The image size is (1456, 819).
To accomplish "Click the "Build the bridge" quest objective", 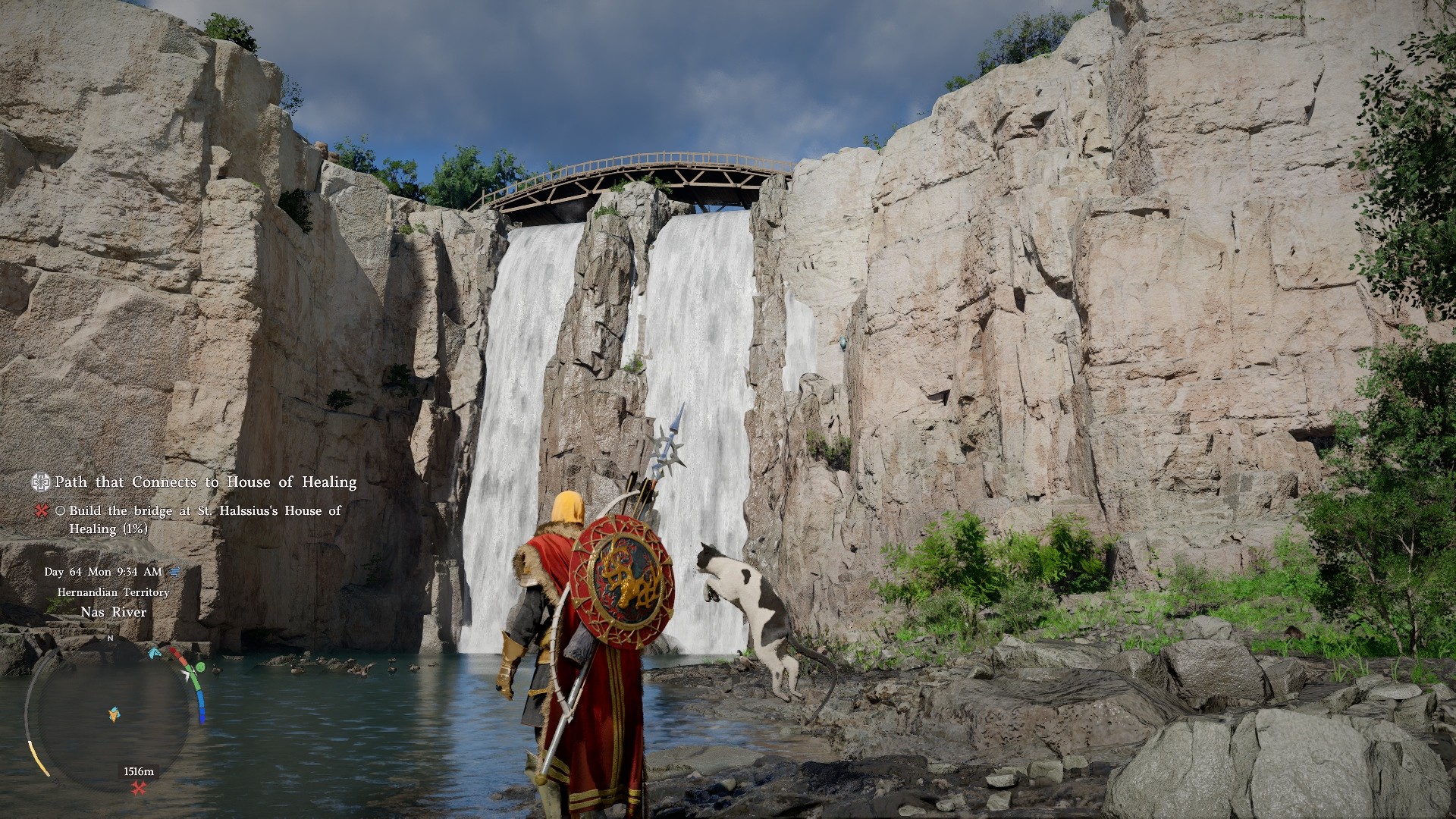I will (205, 519).
